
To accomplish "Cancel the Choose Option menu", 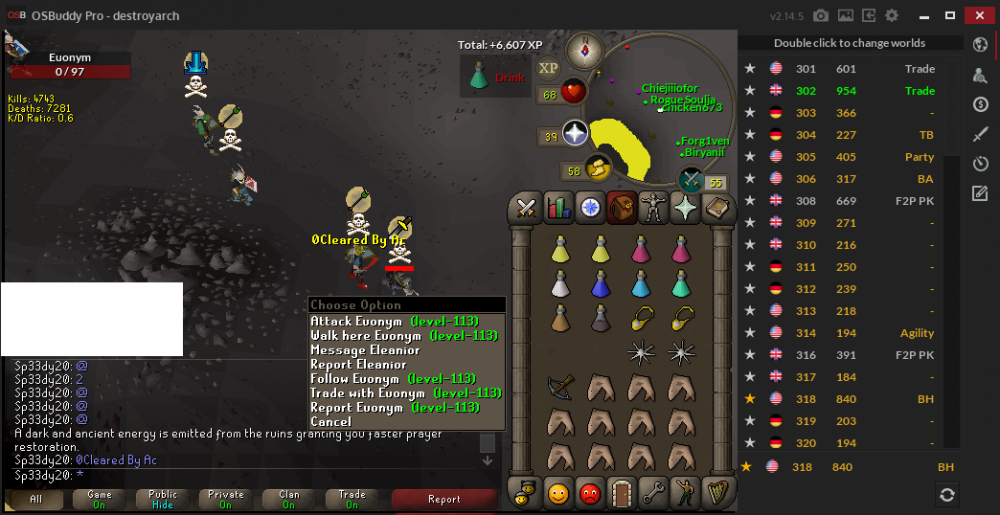I will click(x=331, y=422).
